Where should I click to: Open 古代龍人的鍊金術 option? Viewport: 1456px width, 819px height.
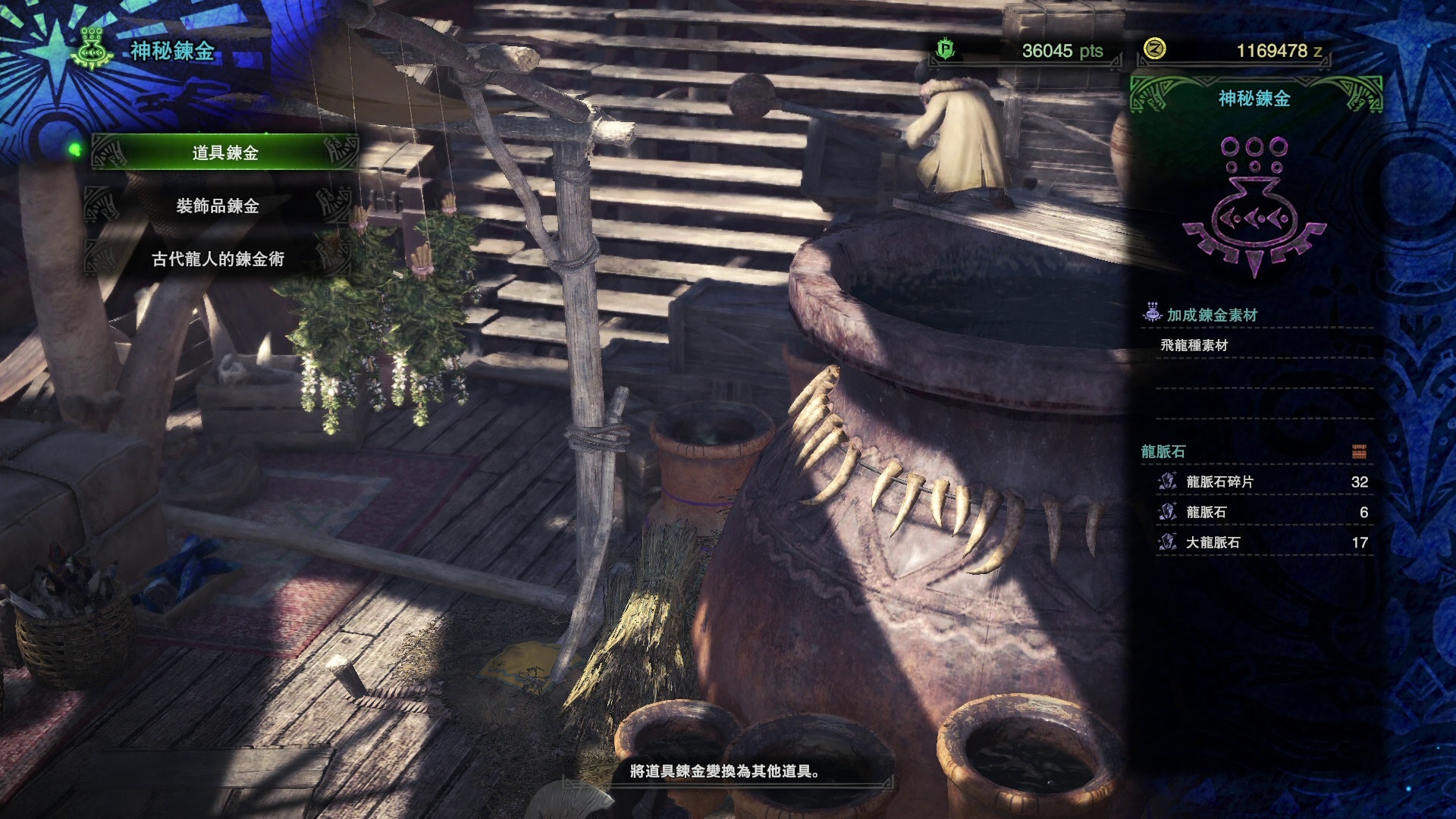[218, 259]
